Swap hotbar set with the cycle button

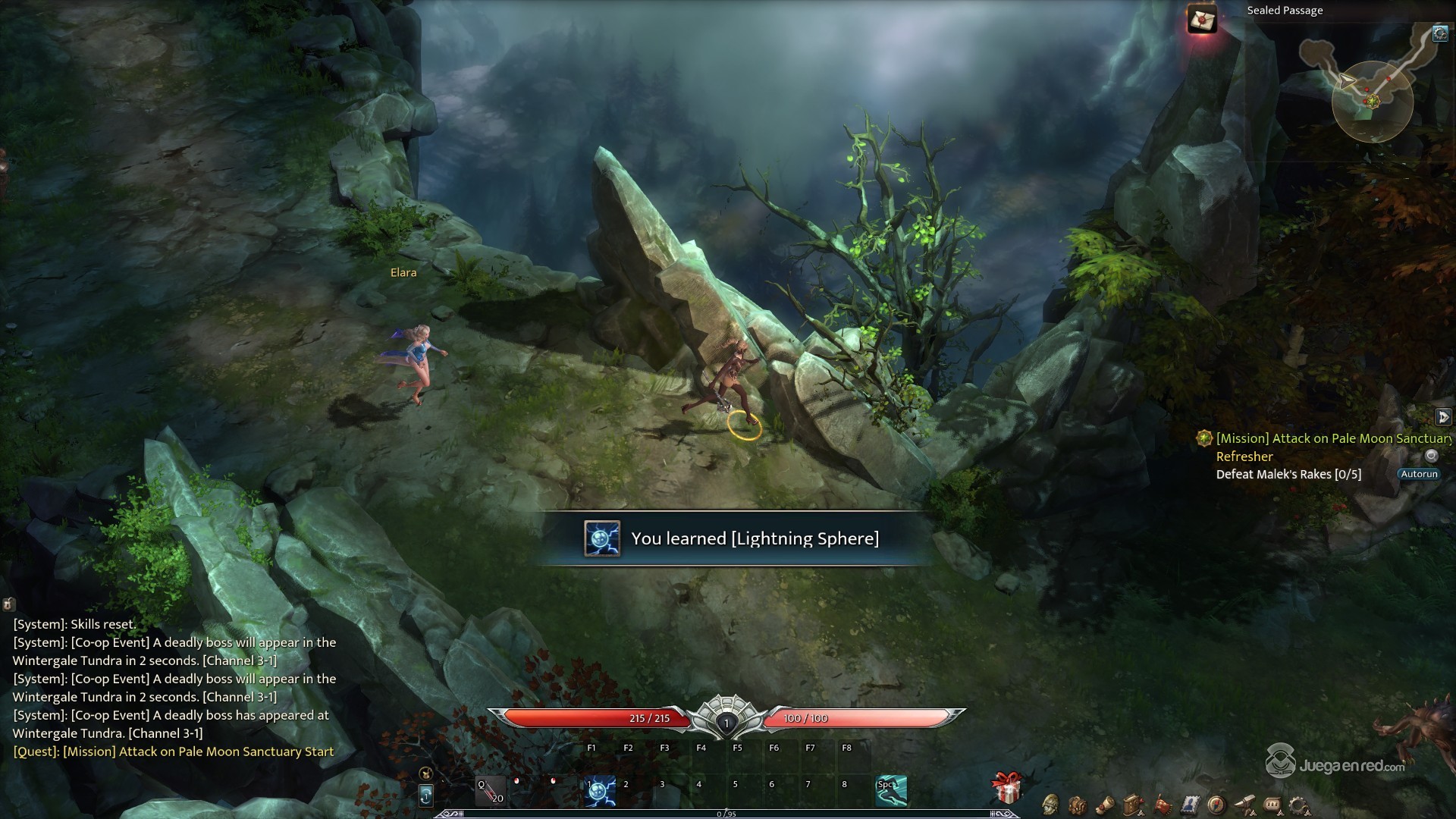point(425,795)
